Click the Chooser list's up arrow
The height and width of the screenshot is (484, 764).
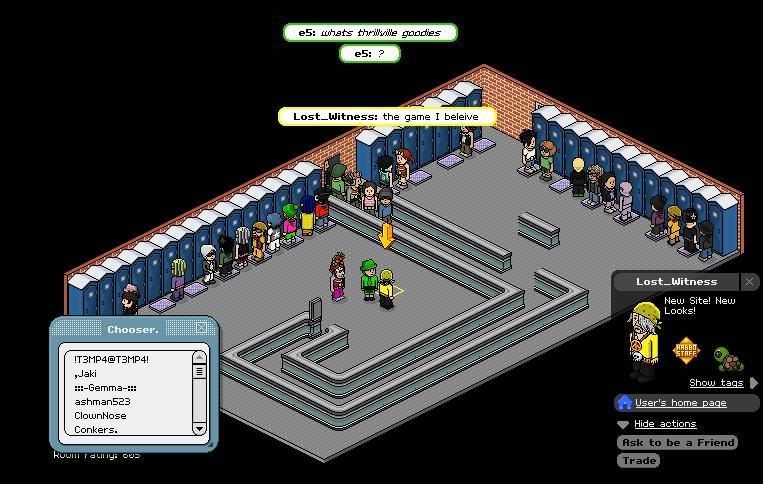[199, 358]
